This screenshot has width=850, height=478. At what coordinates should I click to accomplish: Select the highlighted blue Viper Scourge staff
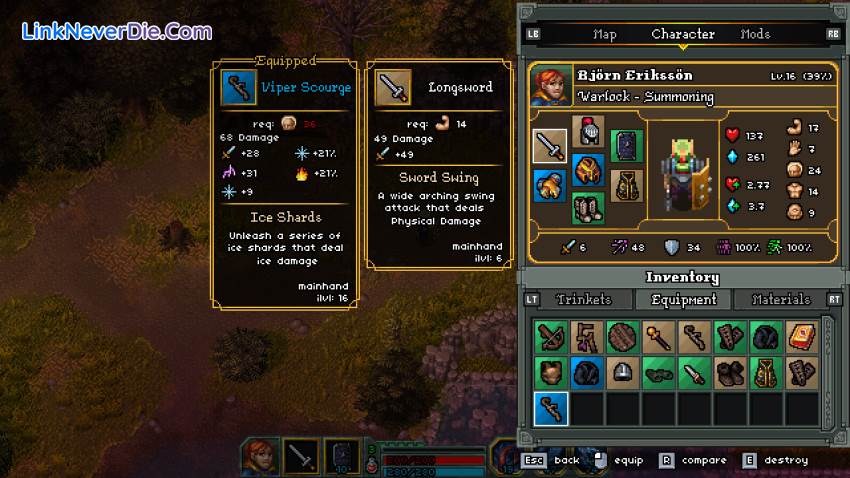(550, 408)
